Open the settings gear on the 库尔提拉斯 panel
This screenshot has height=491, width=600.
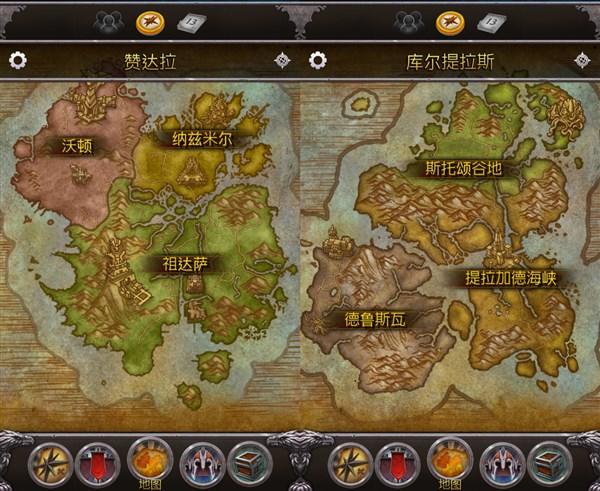pyautogui.click(x=317, y=60)
